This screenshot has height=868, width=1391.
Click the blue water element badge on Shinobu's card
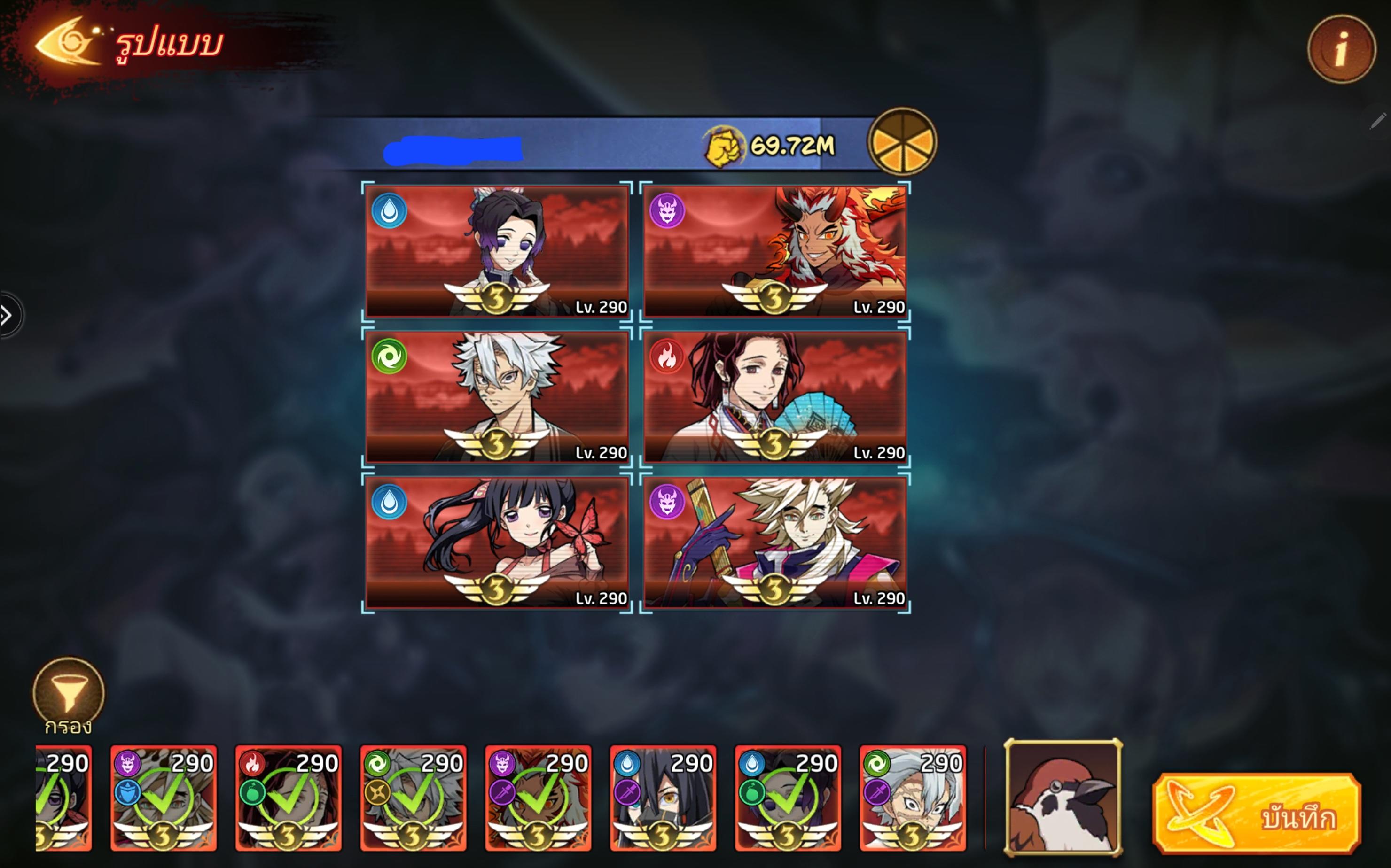pos(390,212)
